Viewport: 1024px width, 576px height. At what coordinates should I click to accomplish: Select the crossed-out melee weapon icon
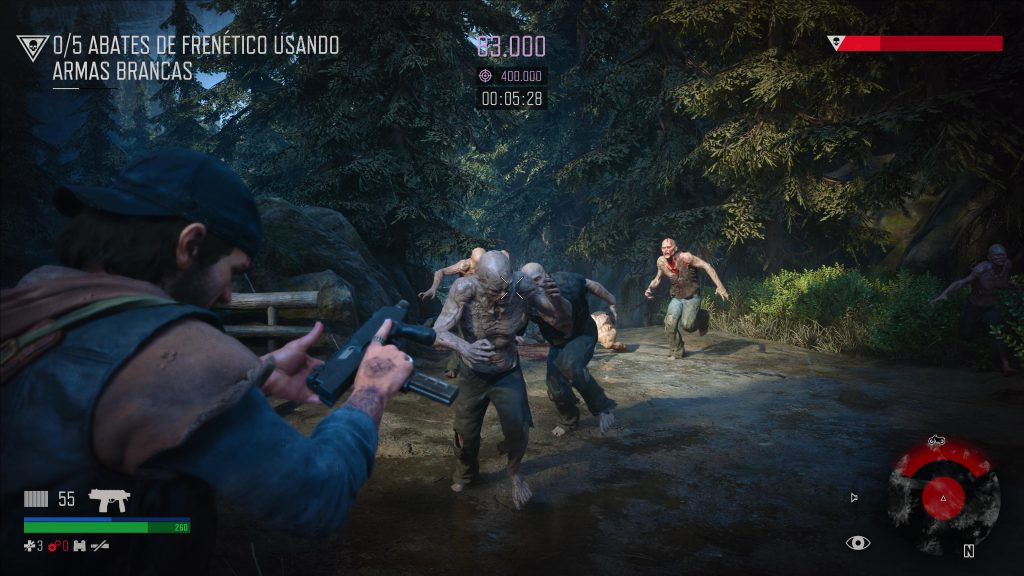(x=99, y=546)
